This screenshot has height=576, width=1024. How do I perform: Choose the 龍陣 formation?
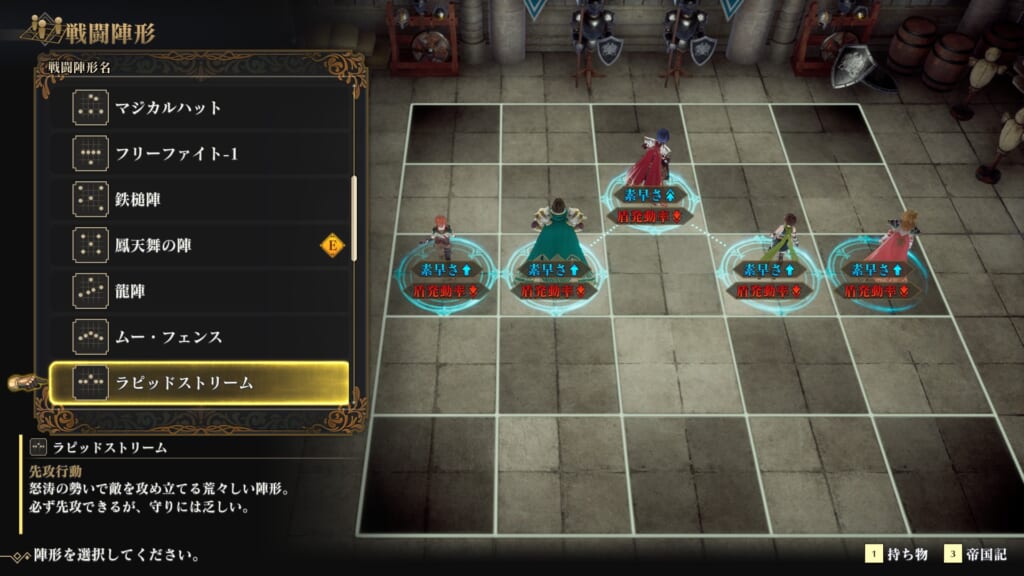click(x=200, y=290)
